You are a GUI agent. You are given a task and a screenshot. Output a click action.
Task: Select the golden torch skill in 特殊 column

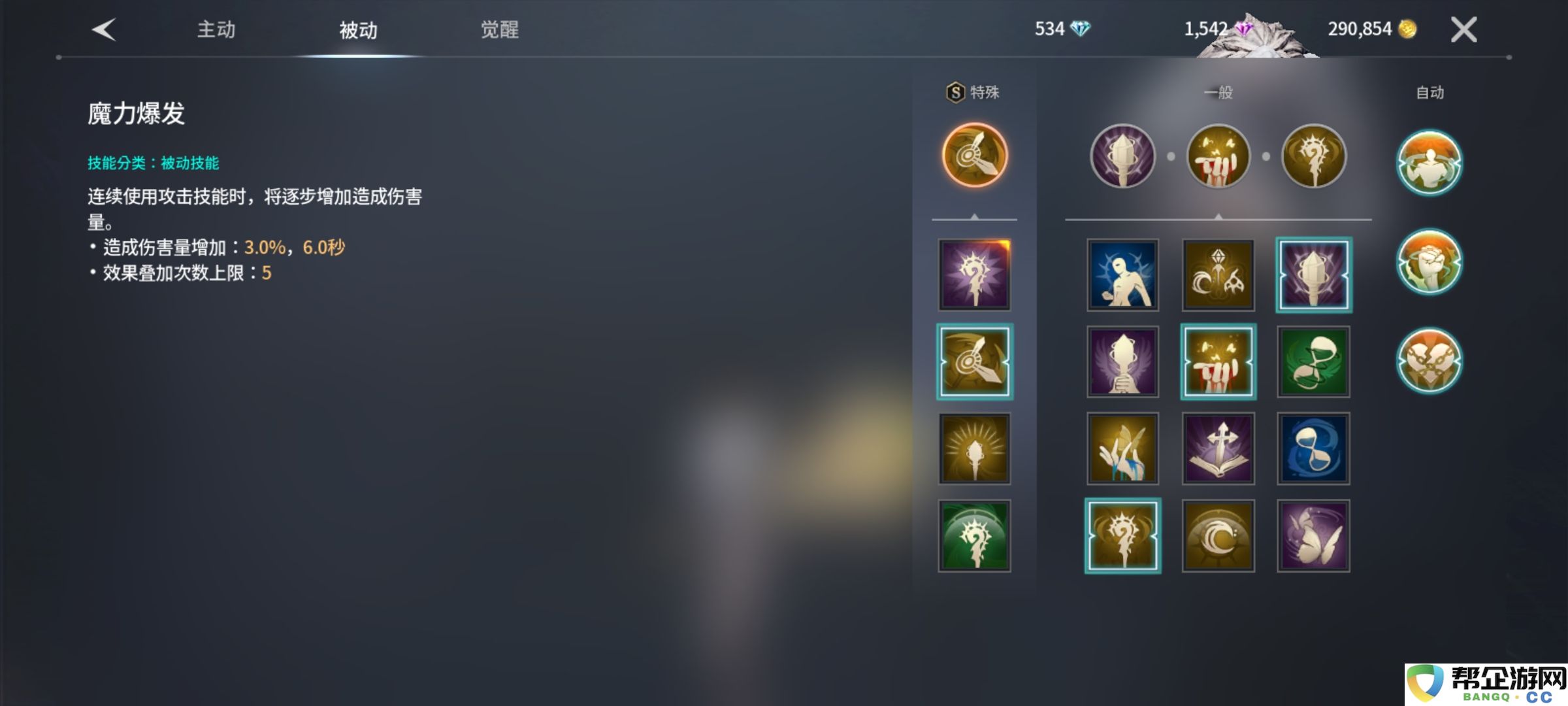pyautogui.click(x=974, y=448)
